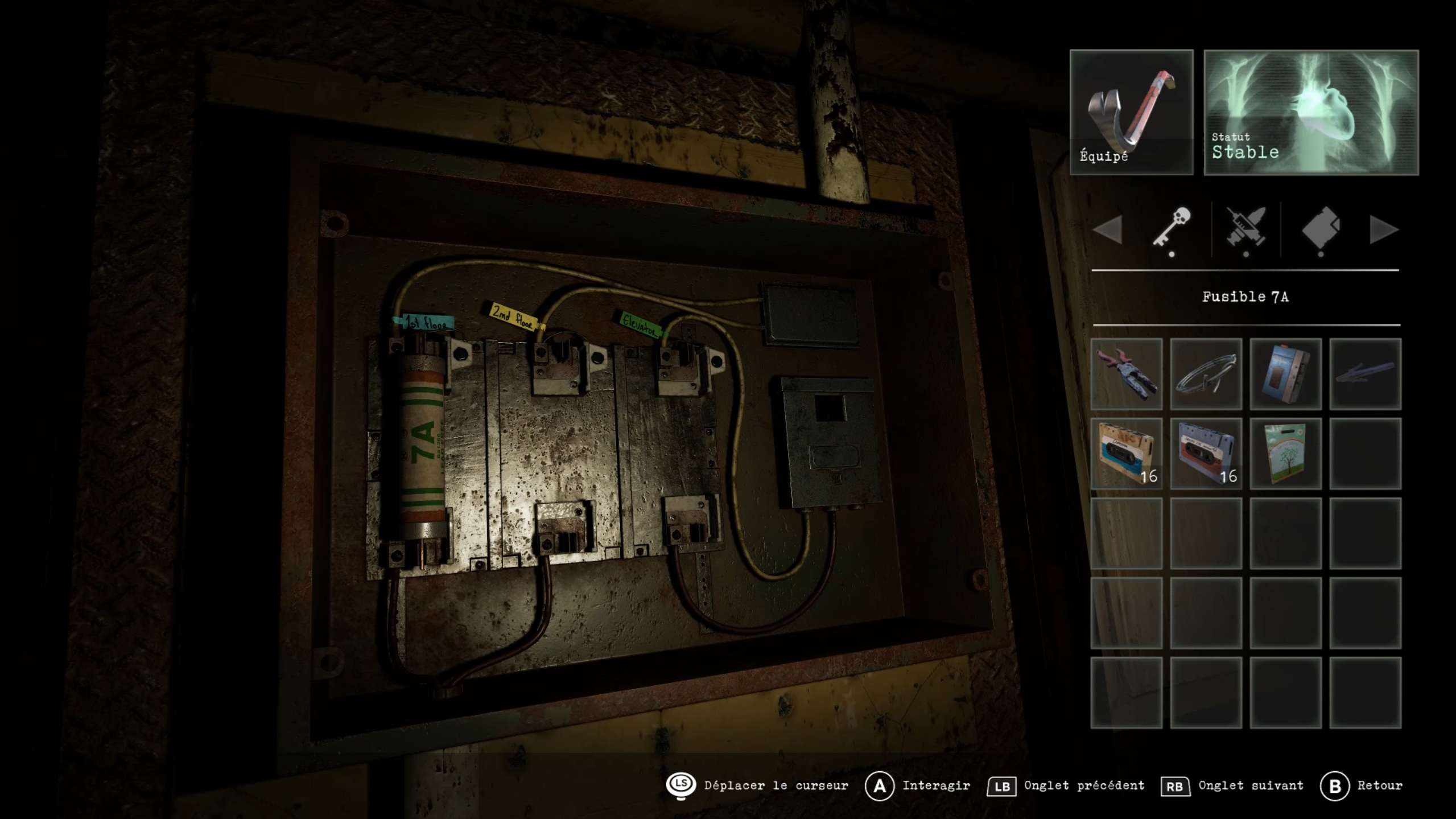Go to next tab with right arrow
Screen dimensions: 1456x819
pyautogui.click(x=1383, y=229)
